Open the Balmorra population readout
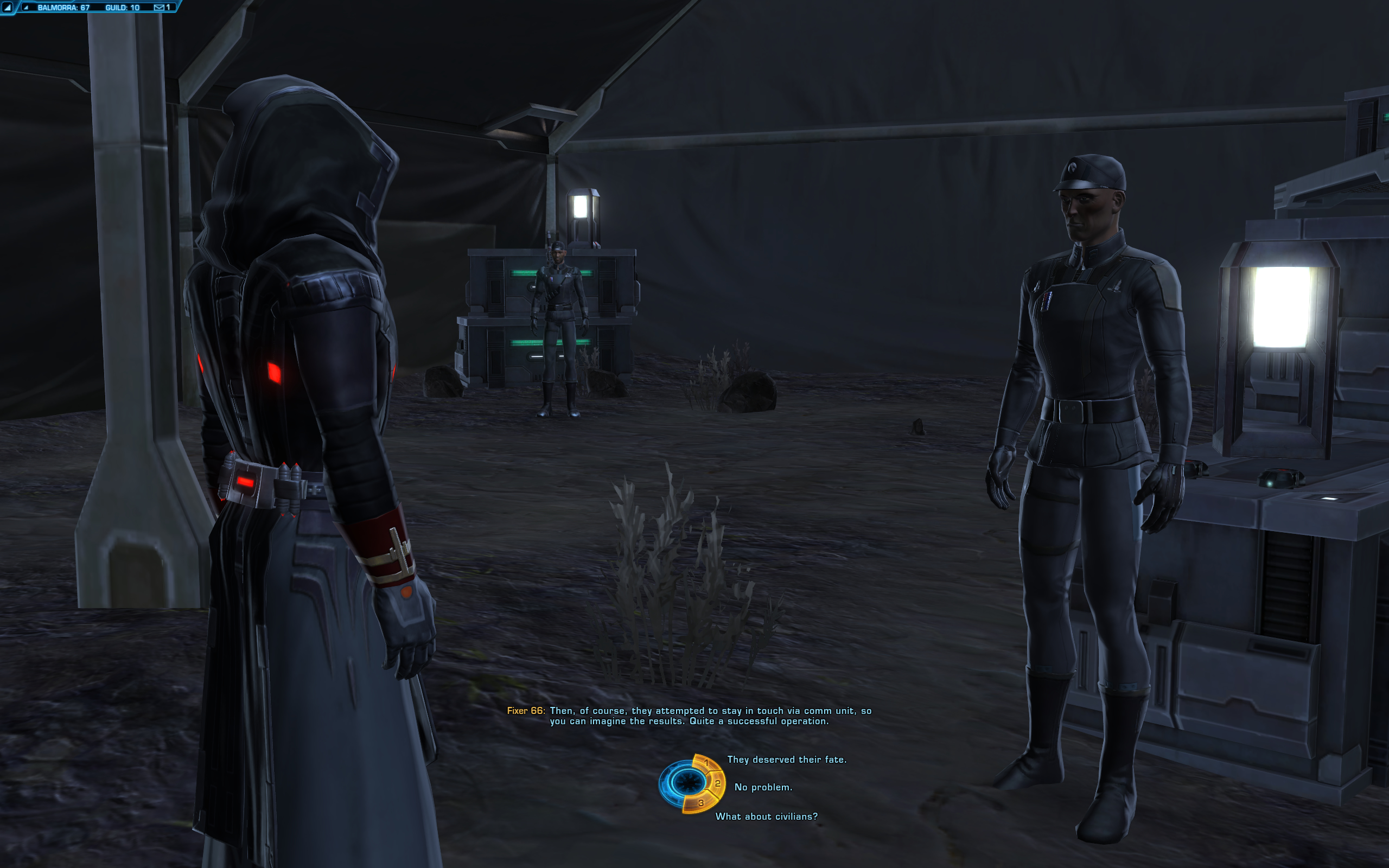 pyautogui.click(x=63, y=8)
